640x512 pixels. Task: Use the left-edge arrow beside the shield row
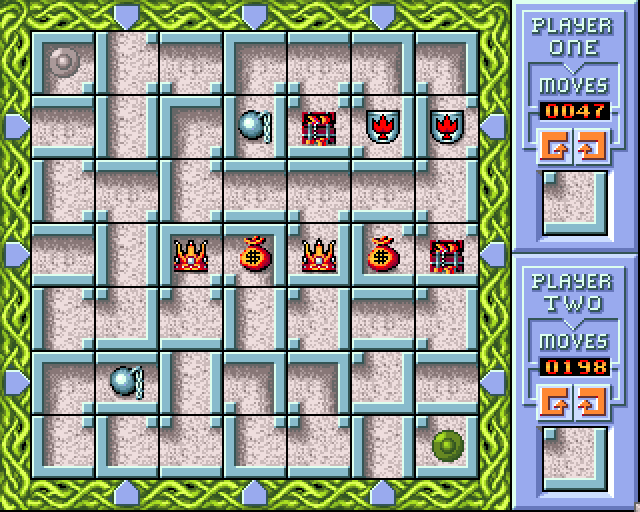(15, 124)
